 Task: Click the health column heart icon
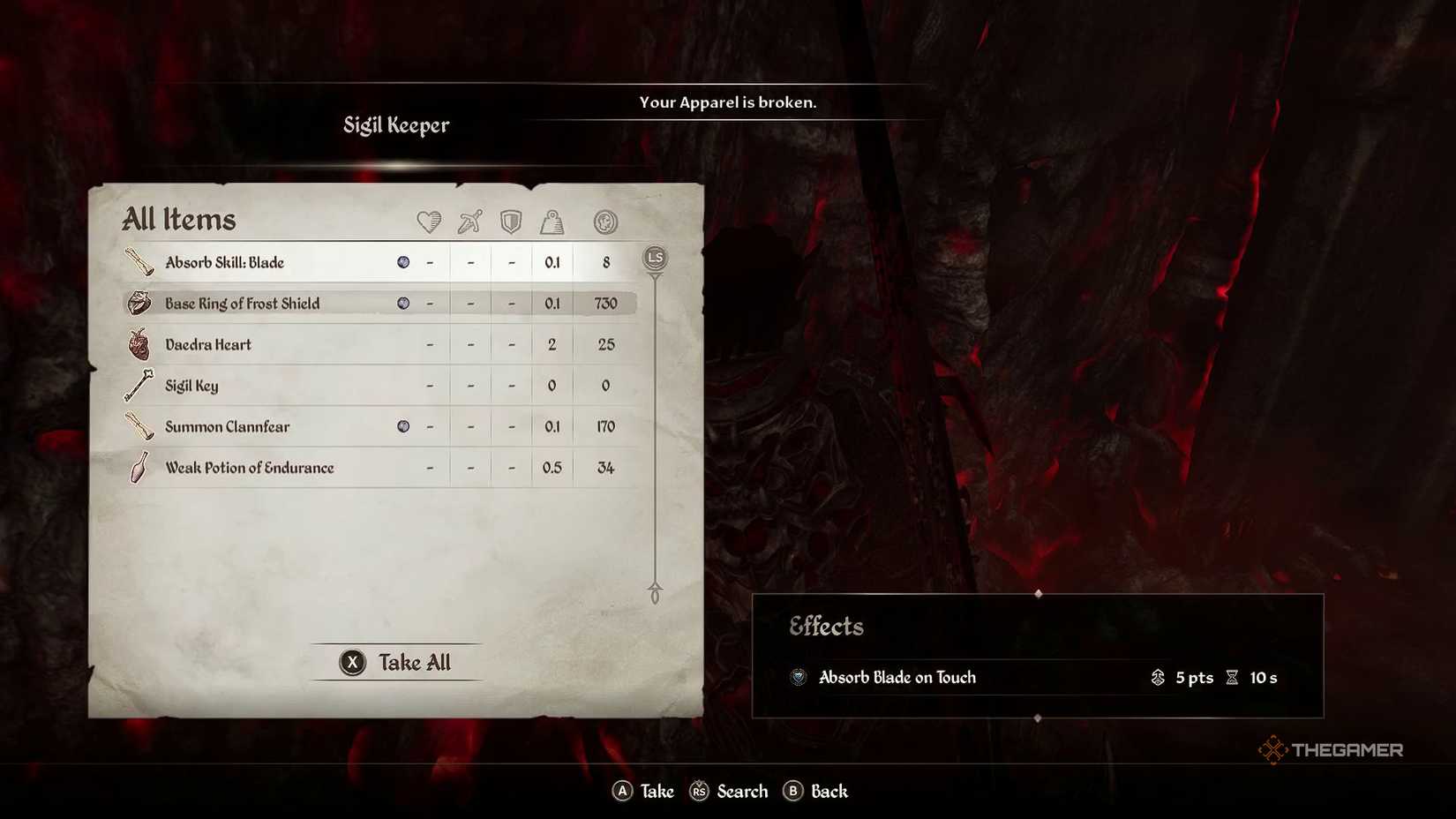tap(427, 222)
